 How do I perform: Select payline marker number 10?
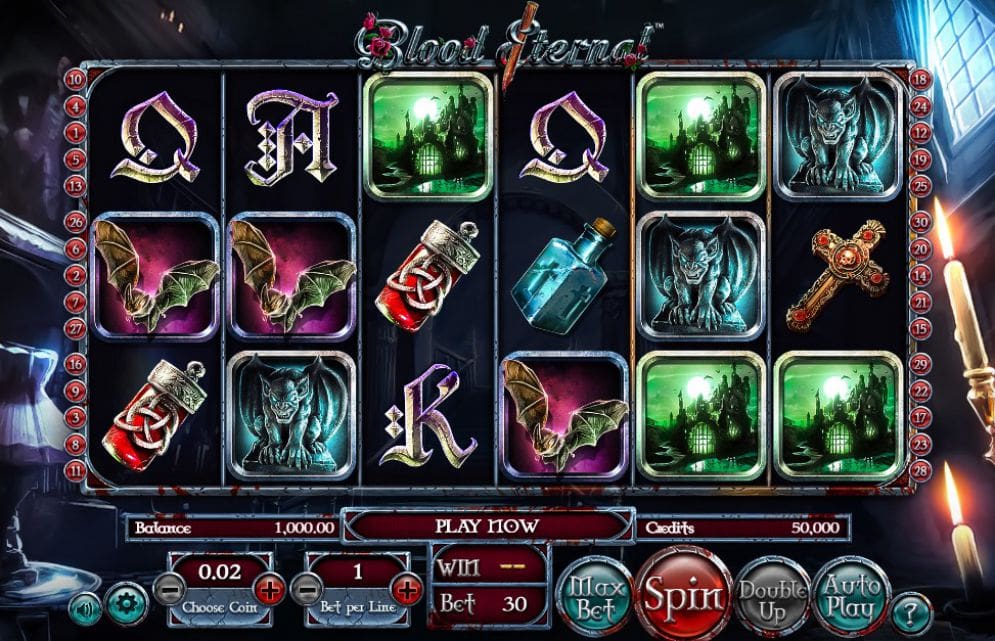[x=74, y=78]
